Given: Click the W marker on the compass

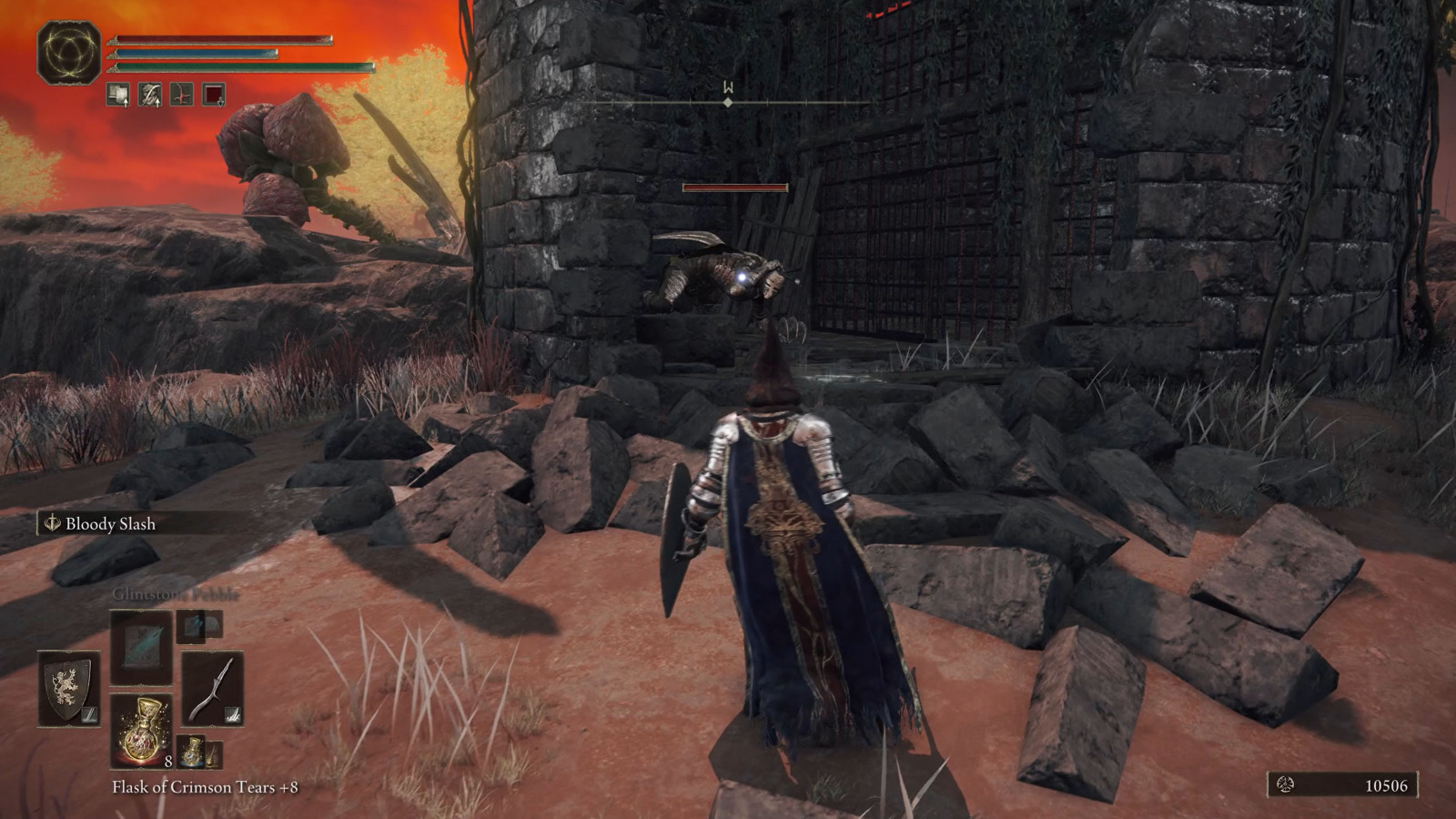Looking at the screenshot, I should pyautogui.click(x=726, y=88).
